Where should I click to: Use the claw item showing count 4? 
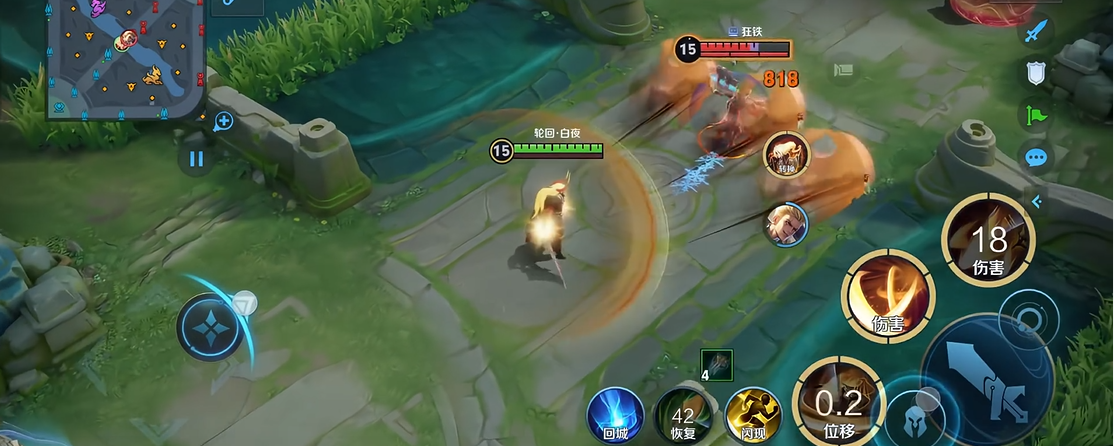pos(716,364)
